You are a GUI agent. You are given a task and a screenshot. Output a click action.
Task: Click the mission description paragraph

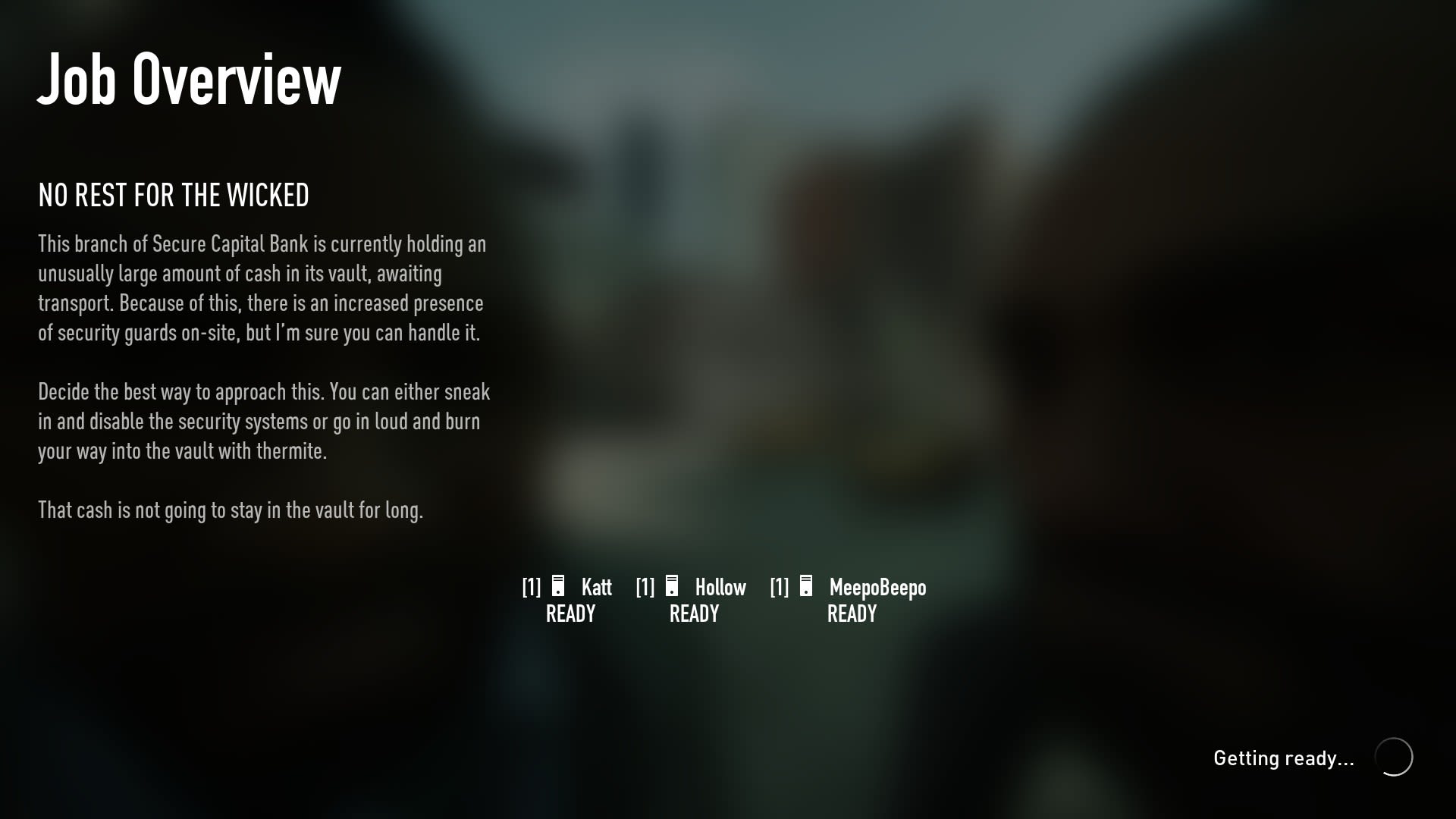[x=262, y=288]
